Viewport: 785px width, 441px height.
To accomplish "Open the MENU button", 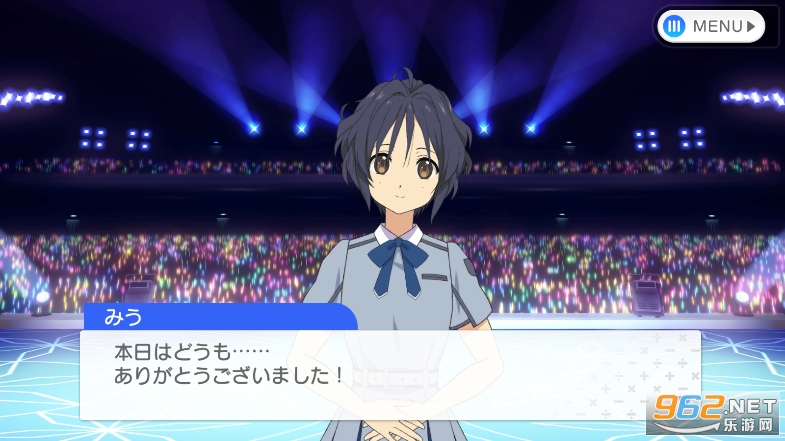I will coord(712,26).
